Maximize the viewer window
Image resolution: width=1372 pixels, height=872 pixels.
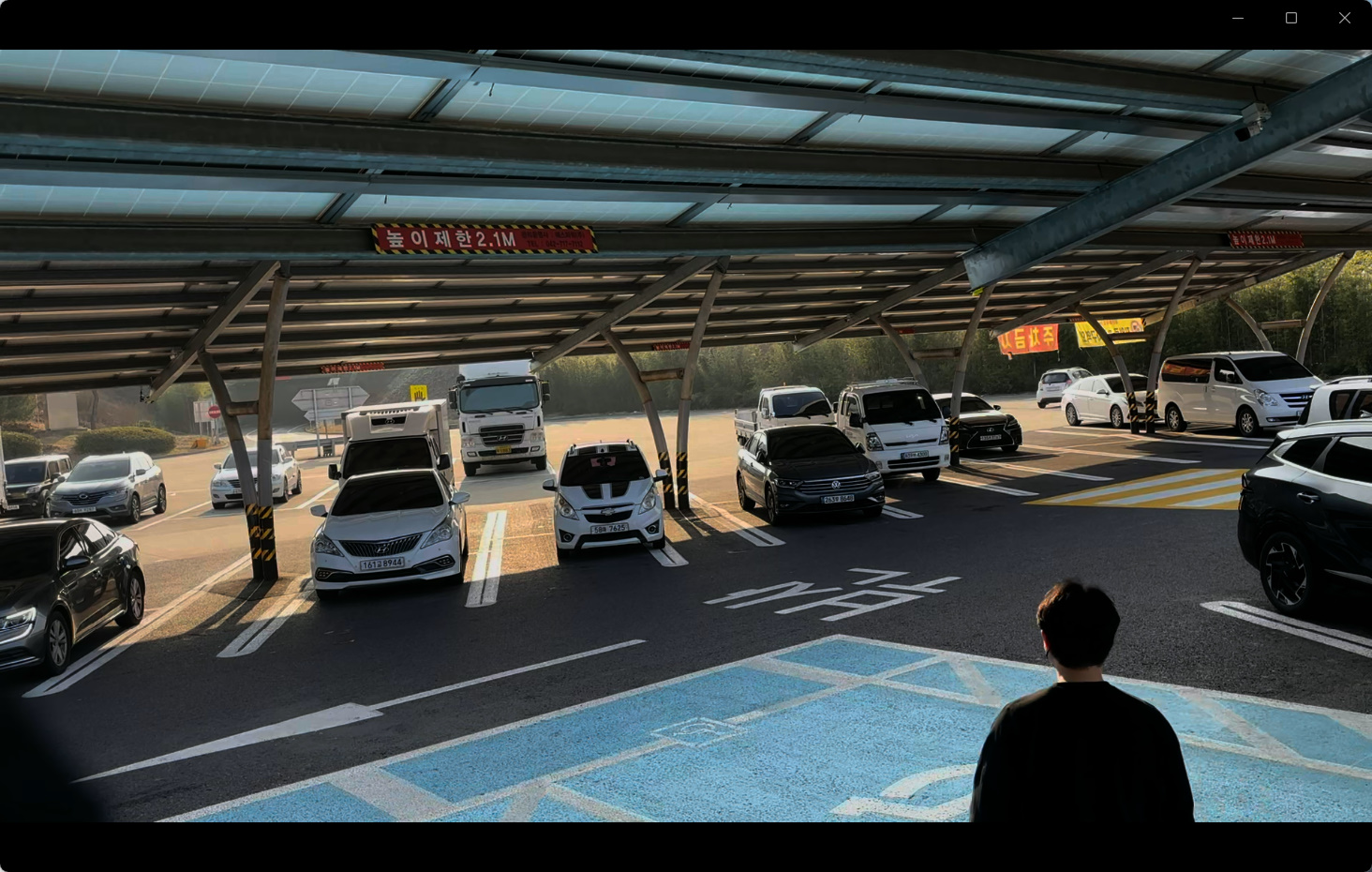tap(1290, 18)
